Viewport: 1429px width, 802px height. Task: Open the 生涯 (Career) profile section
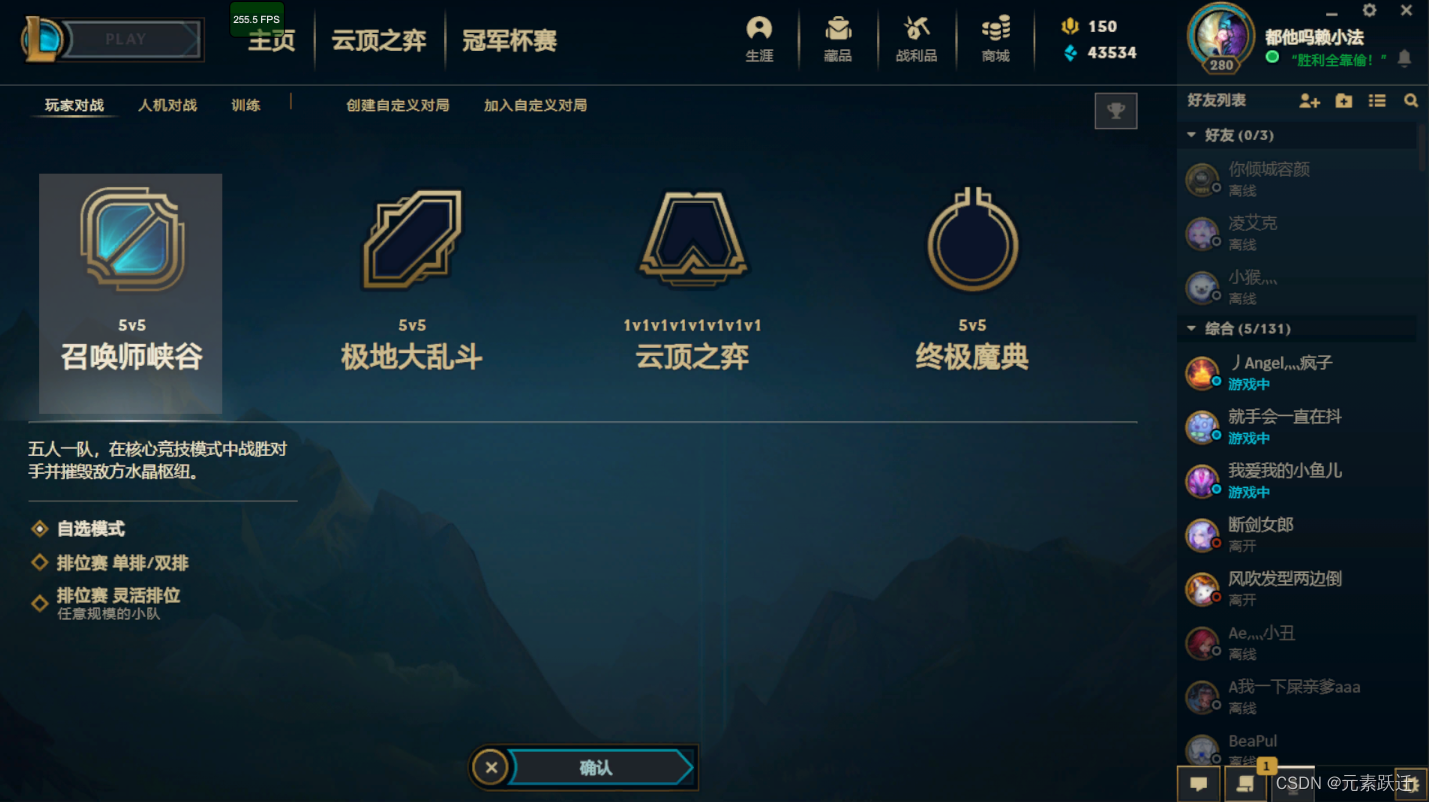pos(759,40)
